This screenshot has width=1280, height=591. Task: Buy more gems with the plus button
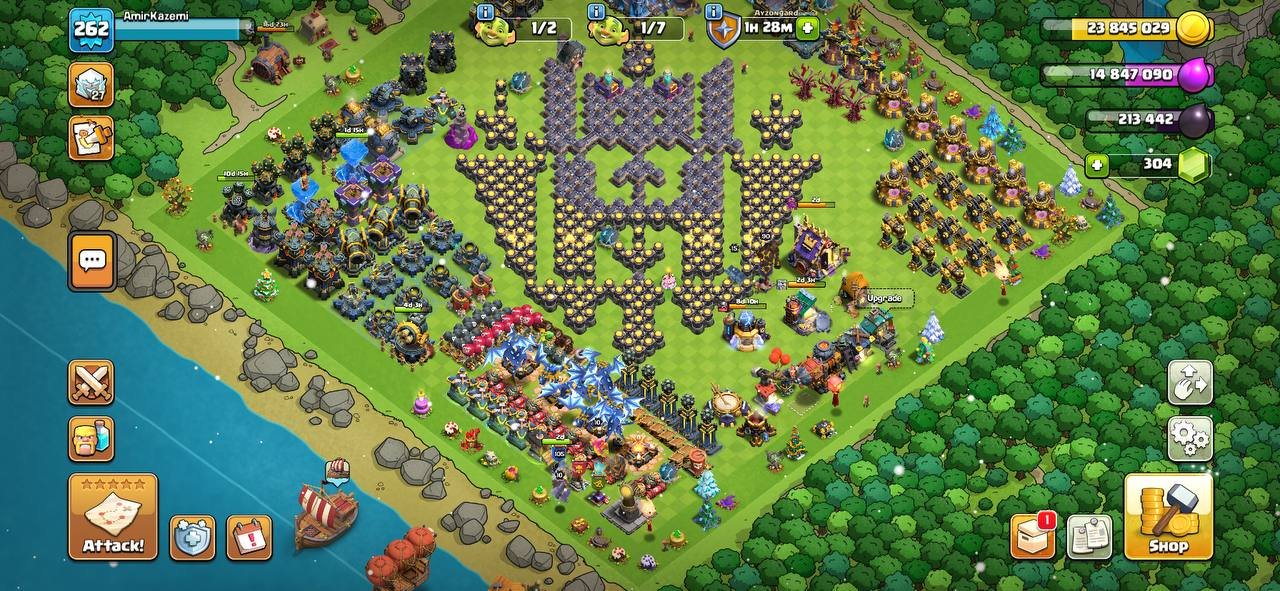[x=1098, y=165]
